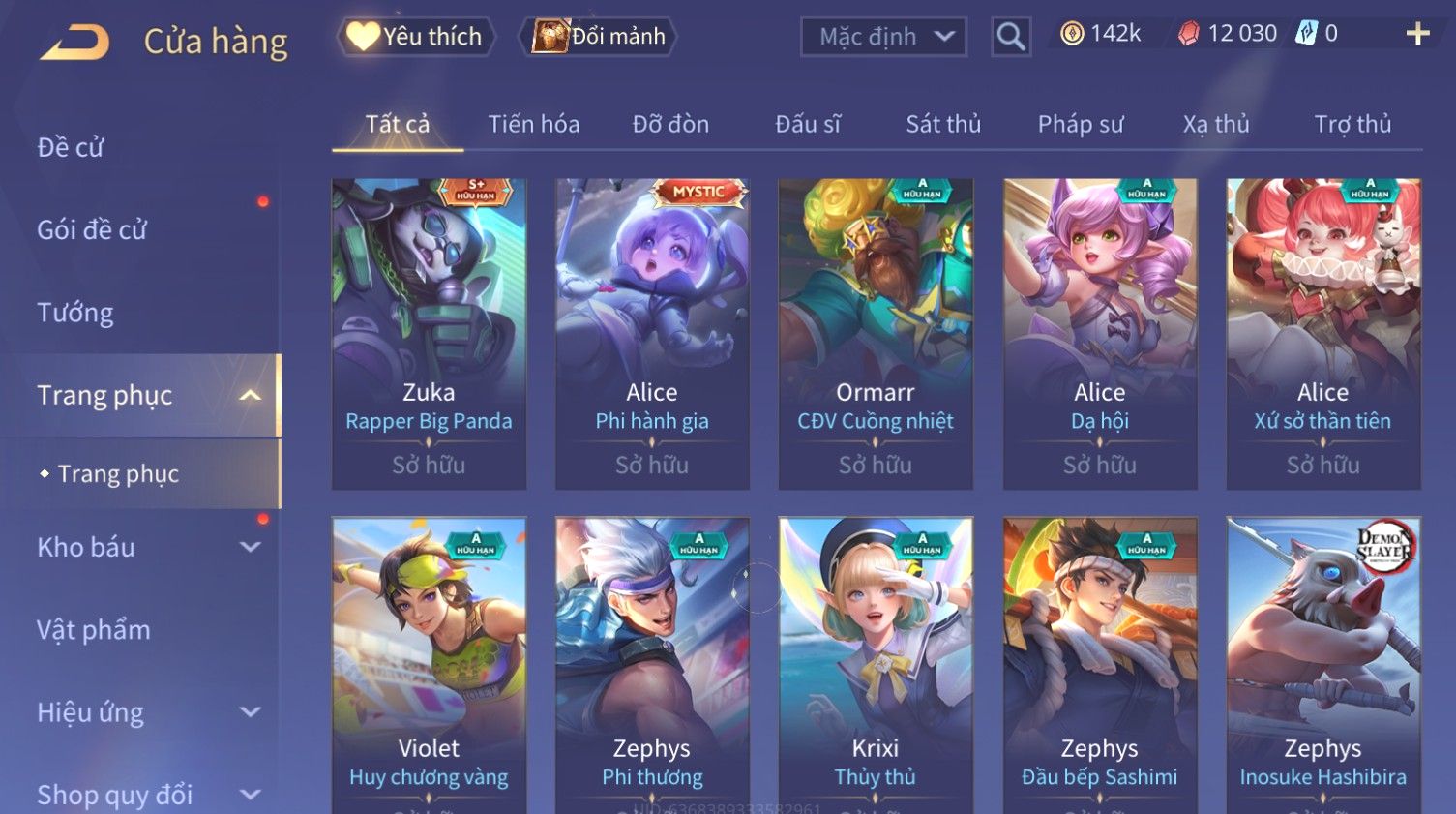Open the Yêu thích favorites list
This screenshot has width=1456, height=814.
pyautogui.click(x=416, y=37)
